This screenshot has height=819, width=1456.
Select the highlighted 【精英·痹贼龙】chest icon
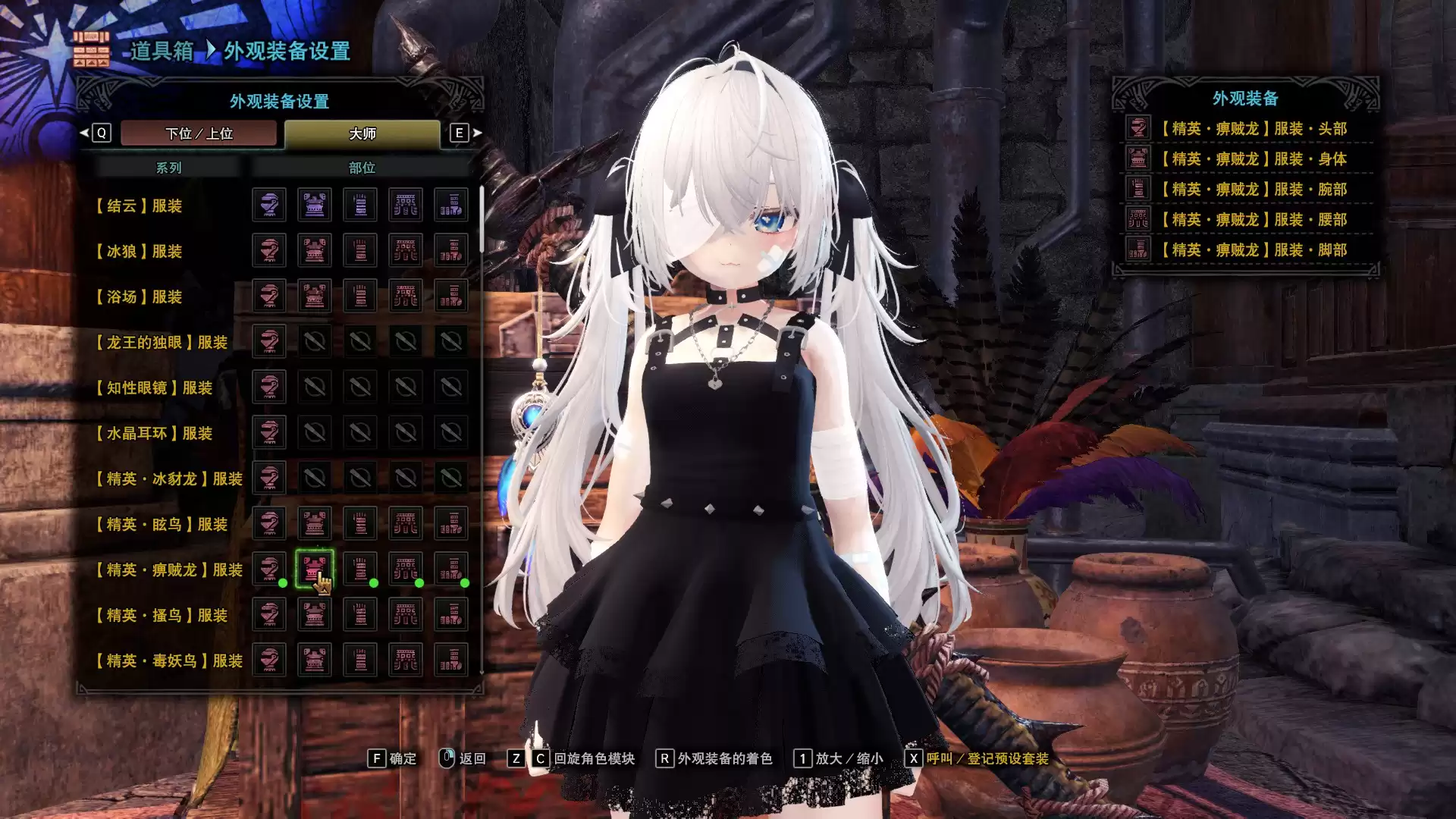pyautogui.click(x=315, y=570)
